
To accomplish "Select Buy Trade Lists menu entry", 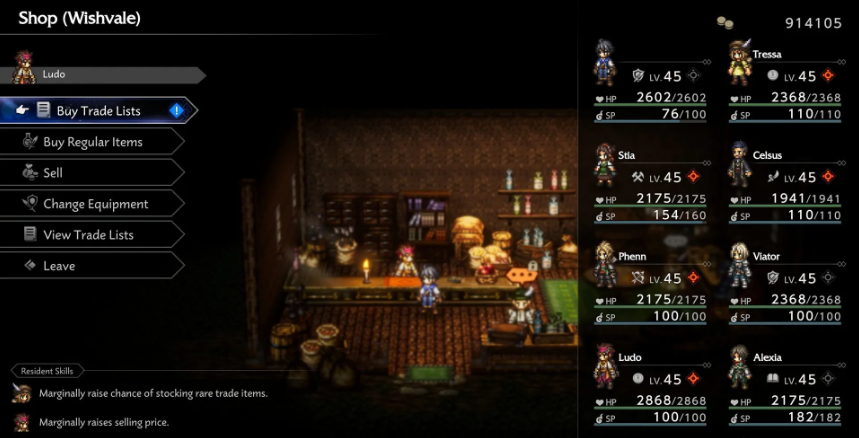I will 97,111.
